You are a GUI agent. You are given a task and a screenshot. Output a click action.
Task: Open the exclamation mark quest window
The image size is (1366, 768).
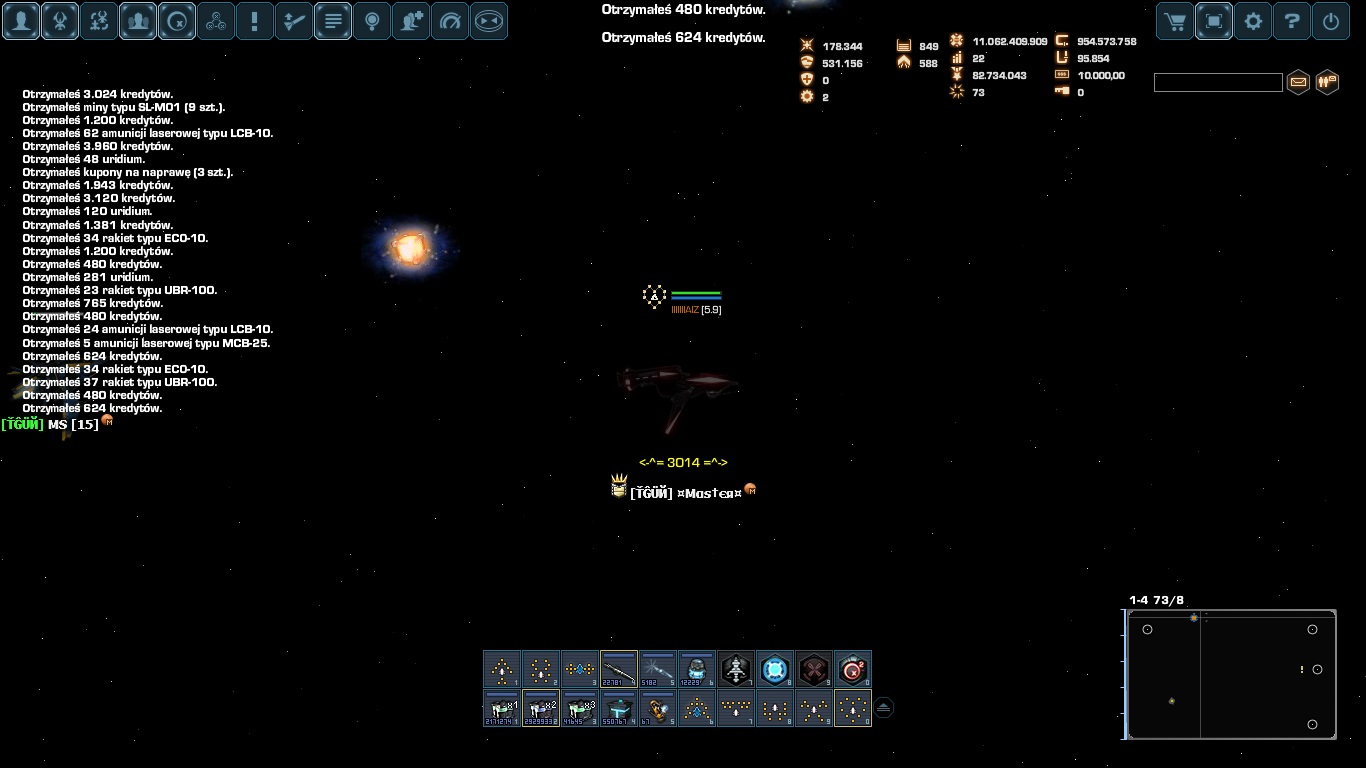255,21
